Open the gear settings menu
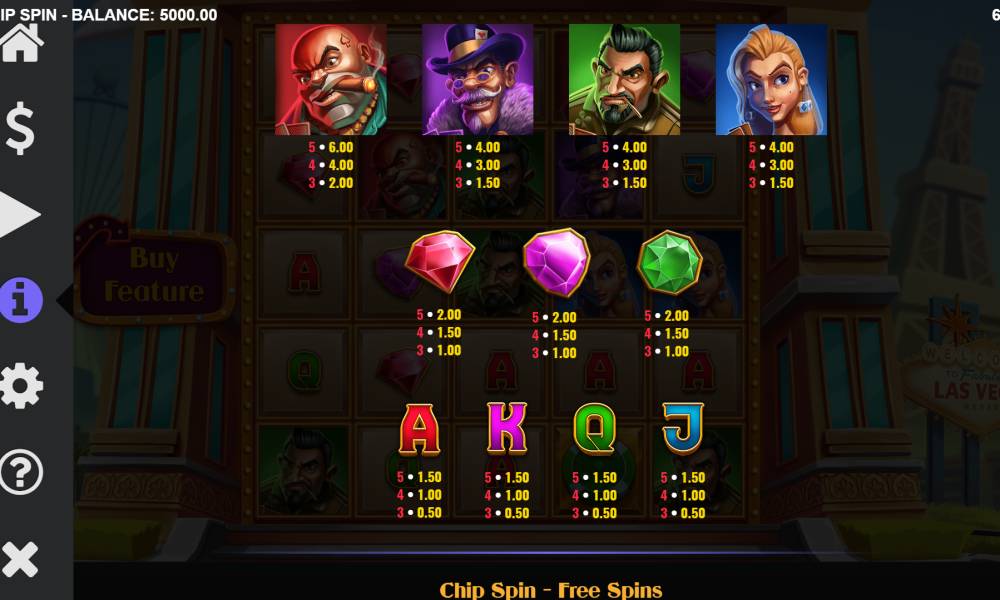 [21, 386]
